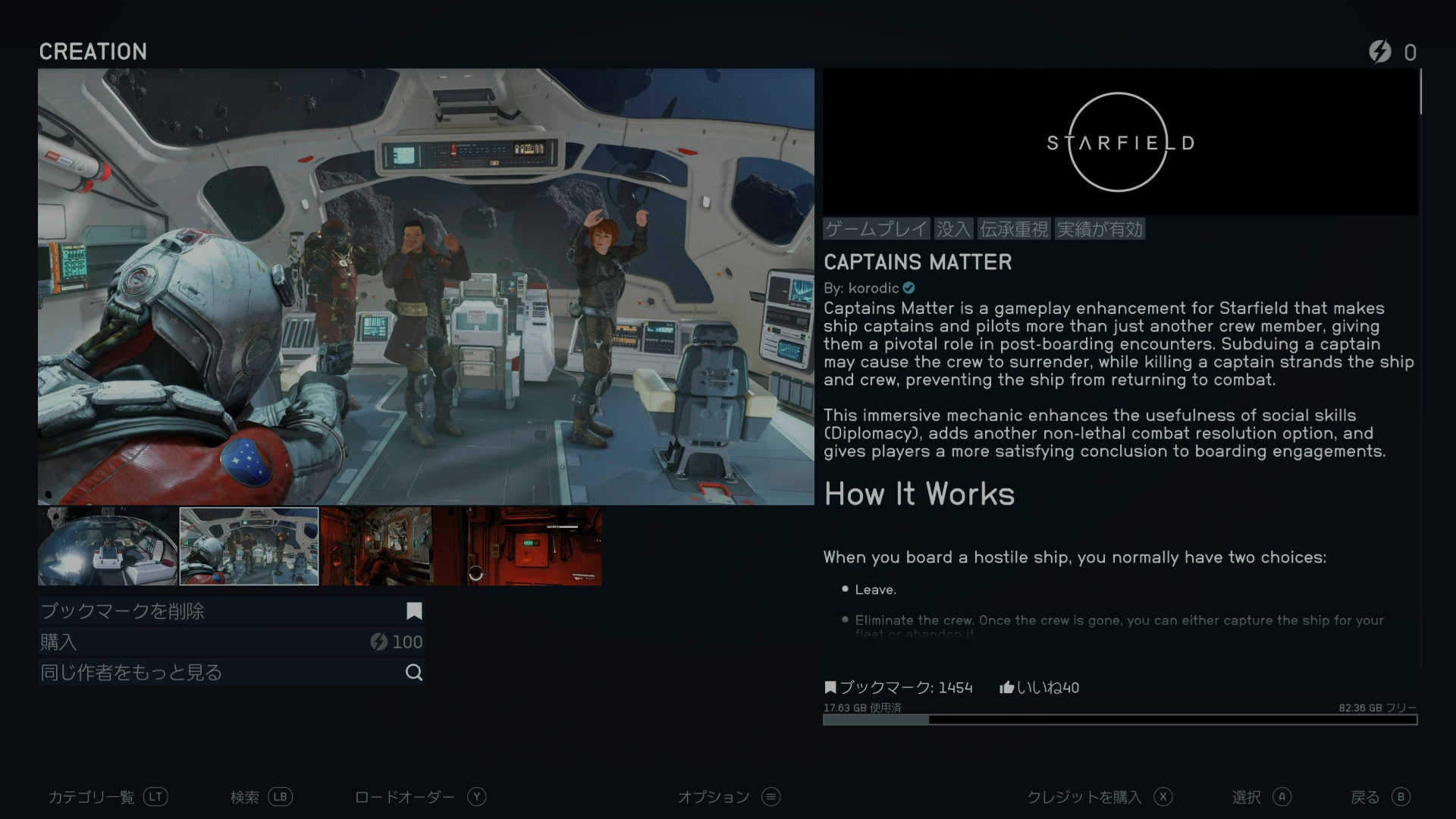Remove the bookmark (ブックマークを削除)

pyautogui.click(x=231, y=611)
